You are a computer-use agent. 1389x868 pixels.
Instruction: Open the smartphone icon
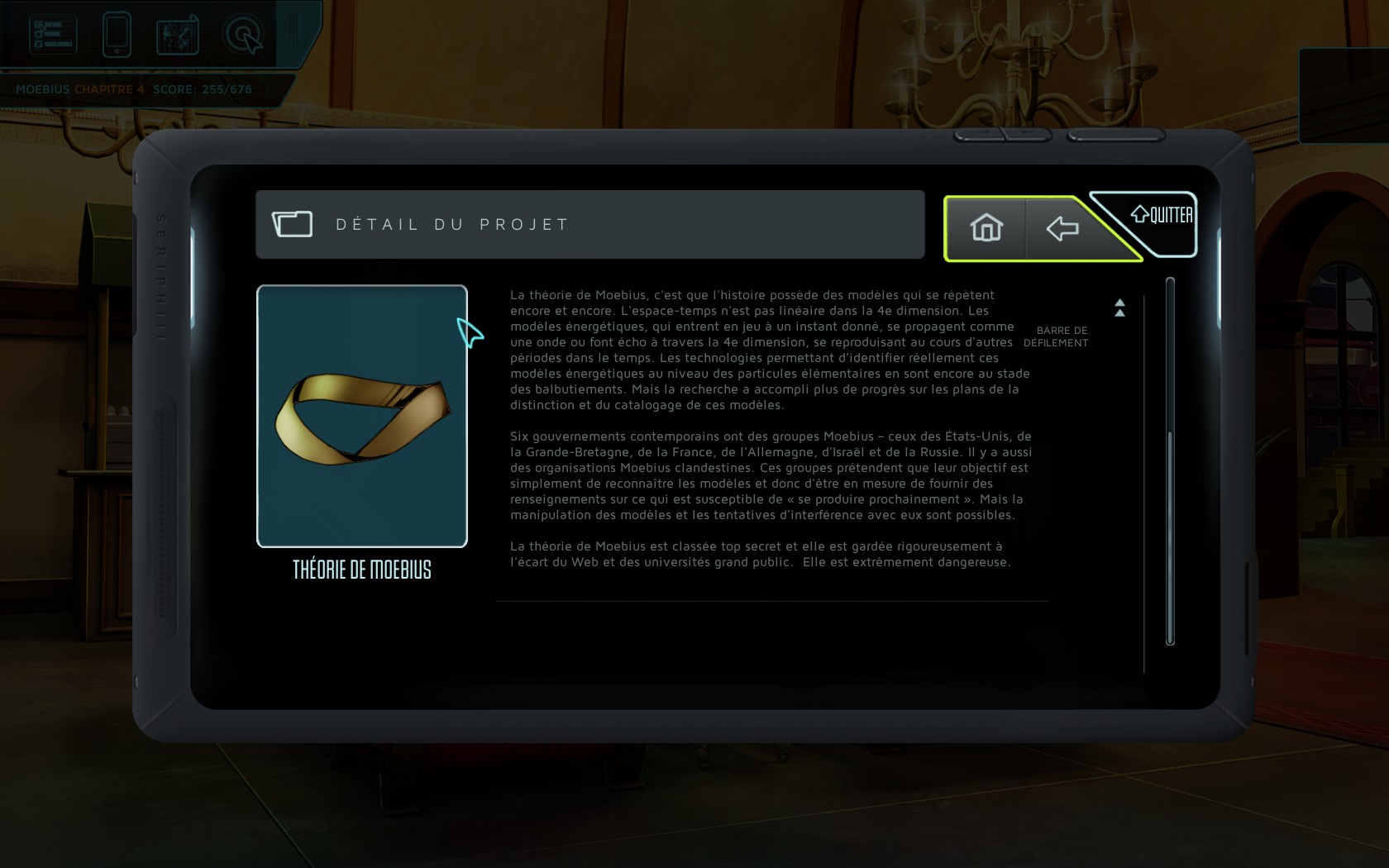(117, 35)
